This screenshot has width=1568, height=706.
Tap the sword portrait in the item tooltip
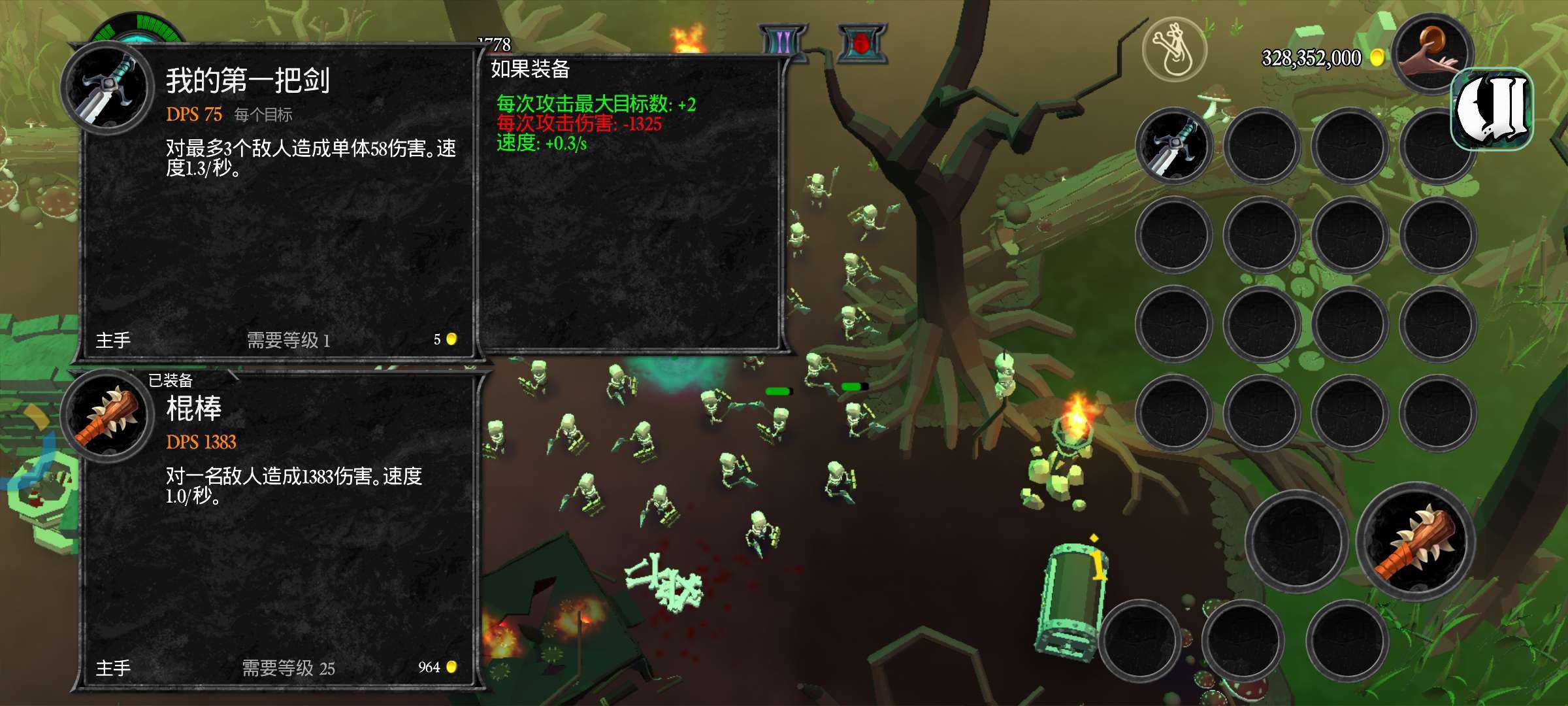(x=106, y=88)
